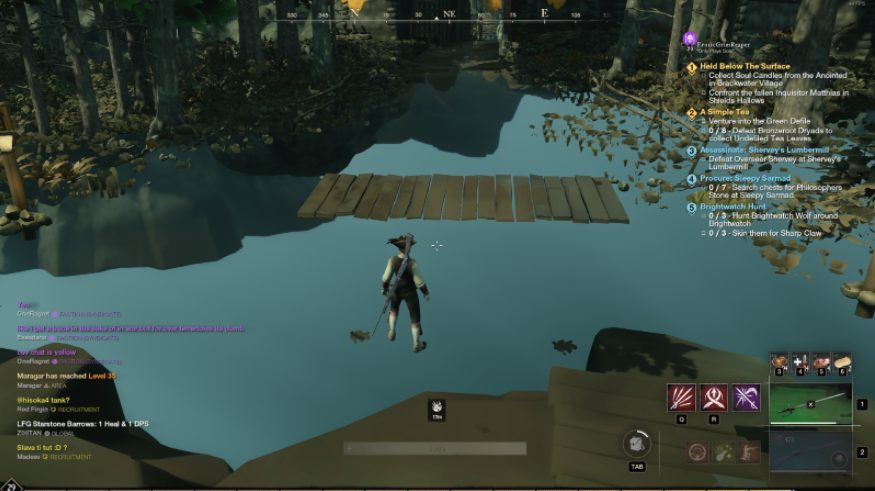Activate the red crossed-blades ability on R

714,398
